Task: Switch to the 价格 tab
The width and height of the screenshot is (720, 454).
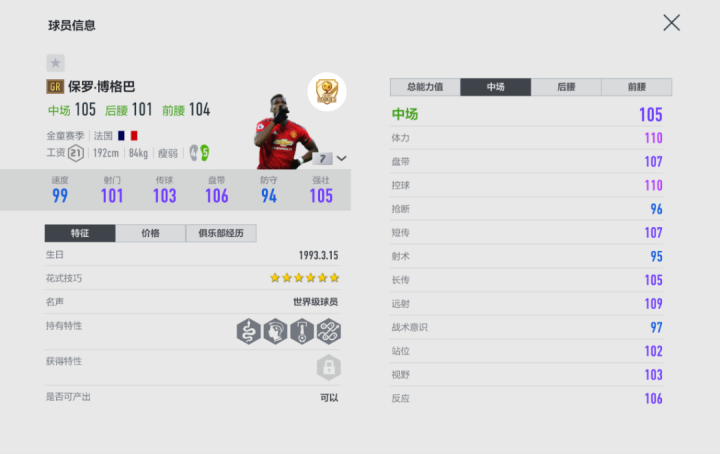Action: pos(150,233)
